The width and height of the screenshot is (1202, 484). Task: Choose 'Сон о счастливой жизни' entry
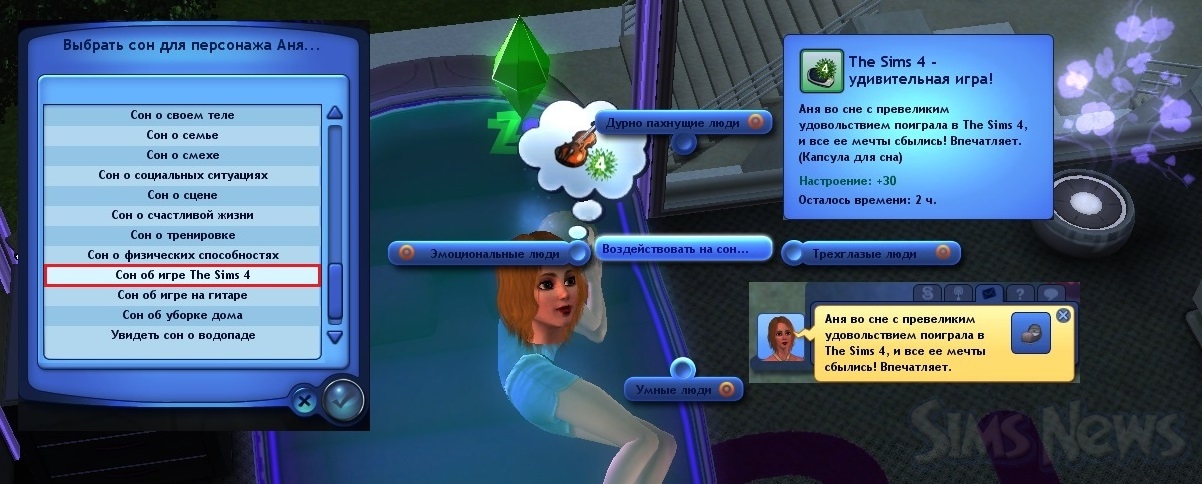click(182, 215)
